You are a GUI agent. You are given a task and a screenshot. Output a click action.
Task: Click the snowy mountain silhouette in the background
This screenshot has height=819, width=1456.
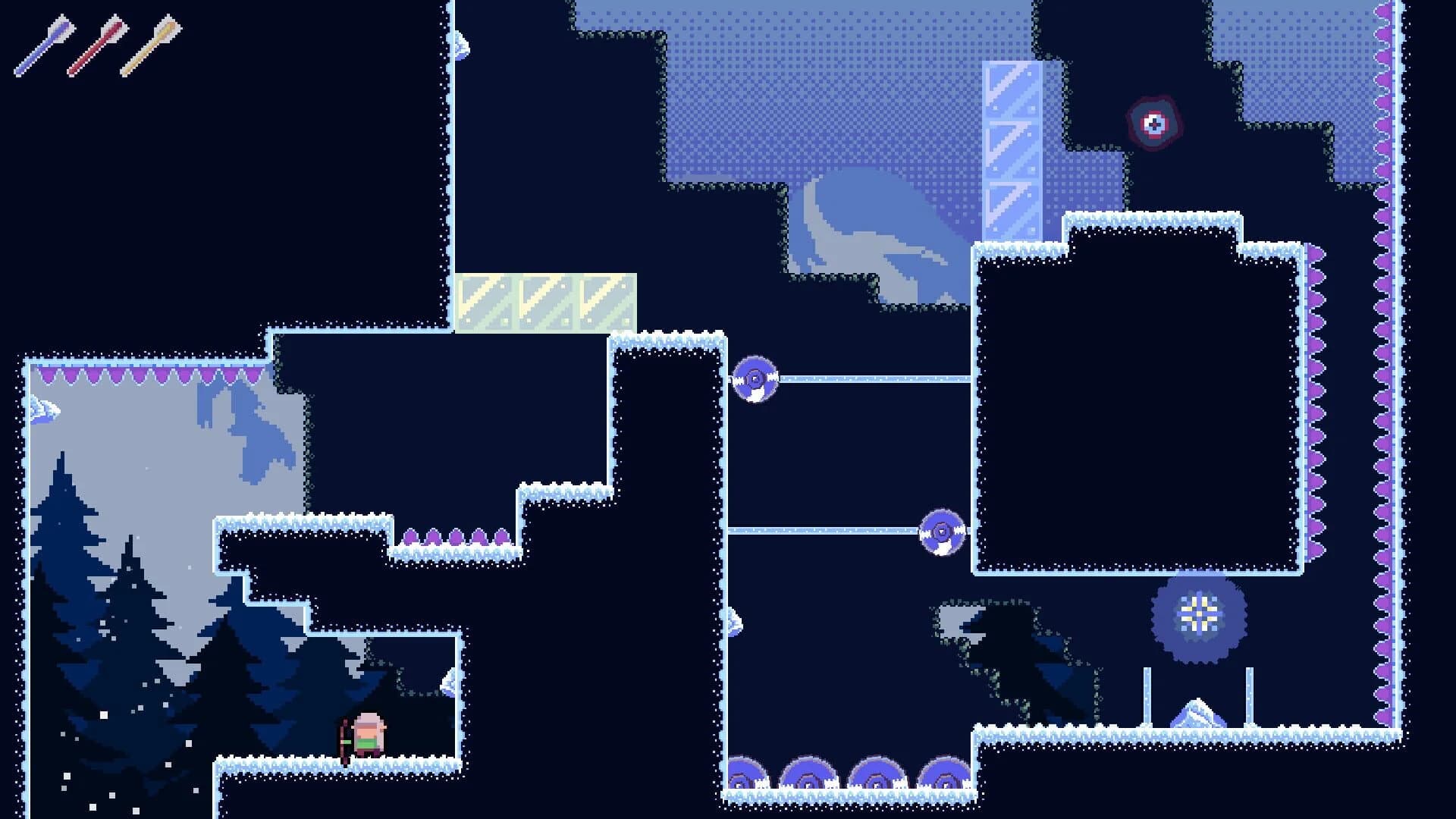(x=872, y=227)
